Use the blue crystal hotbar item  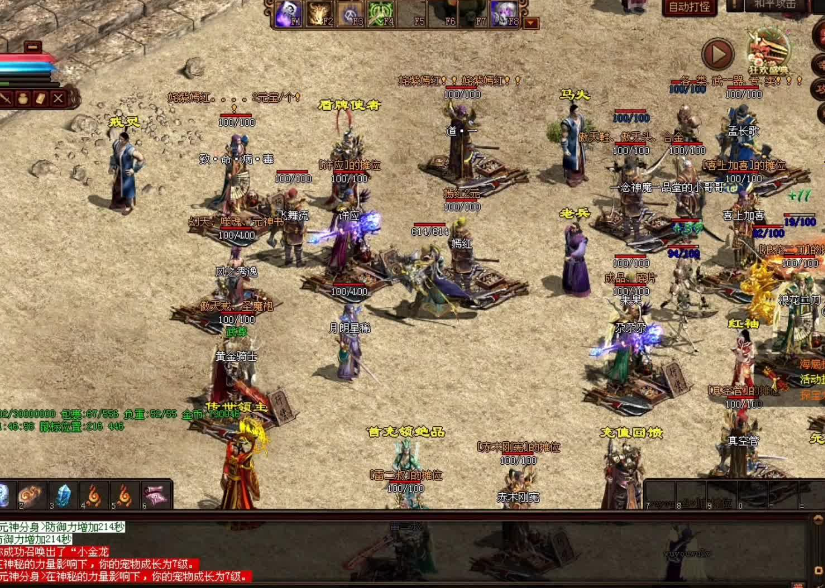[64, 495]
